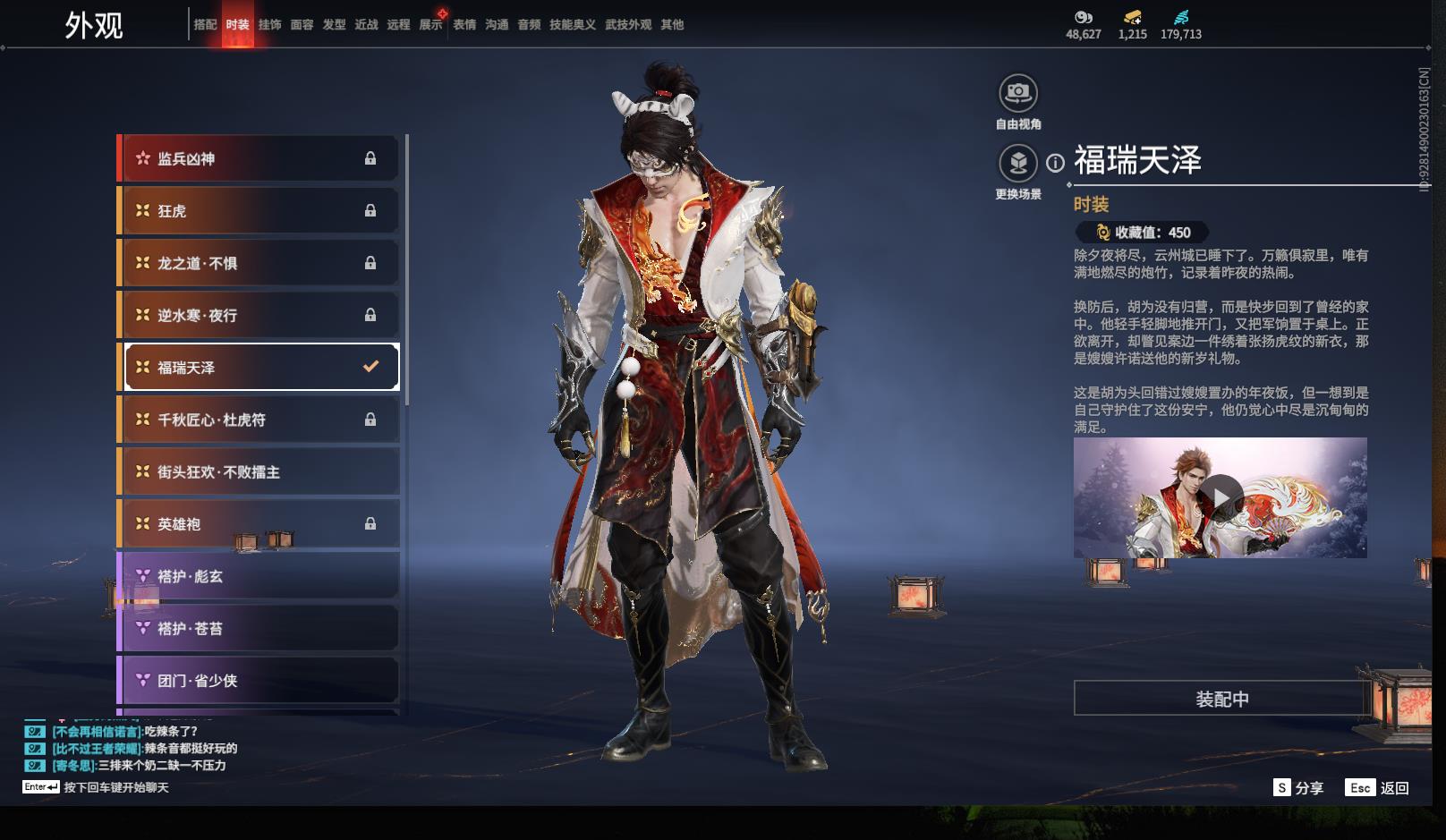Click the 装配中 equip button
This screenshot has height=840, width=1446.
(1221, 699)
